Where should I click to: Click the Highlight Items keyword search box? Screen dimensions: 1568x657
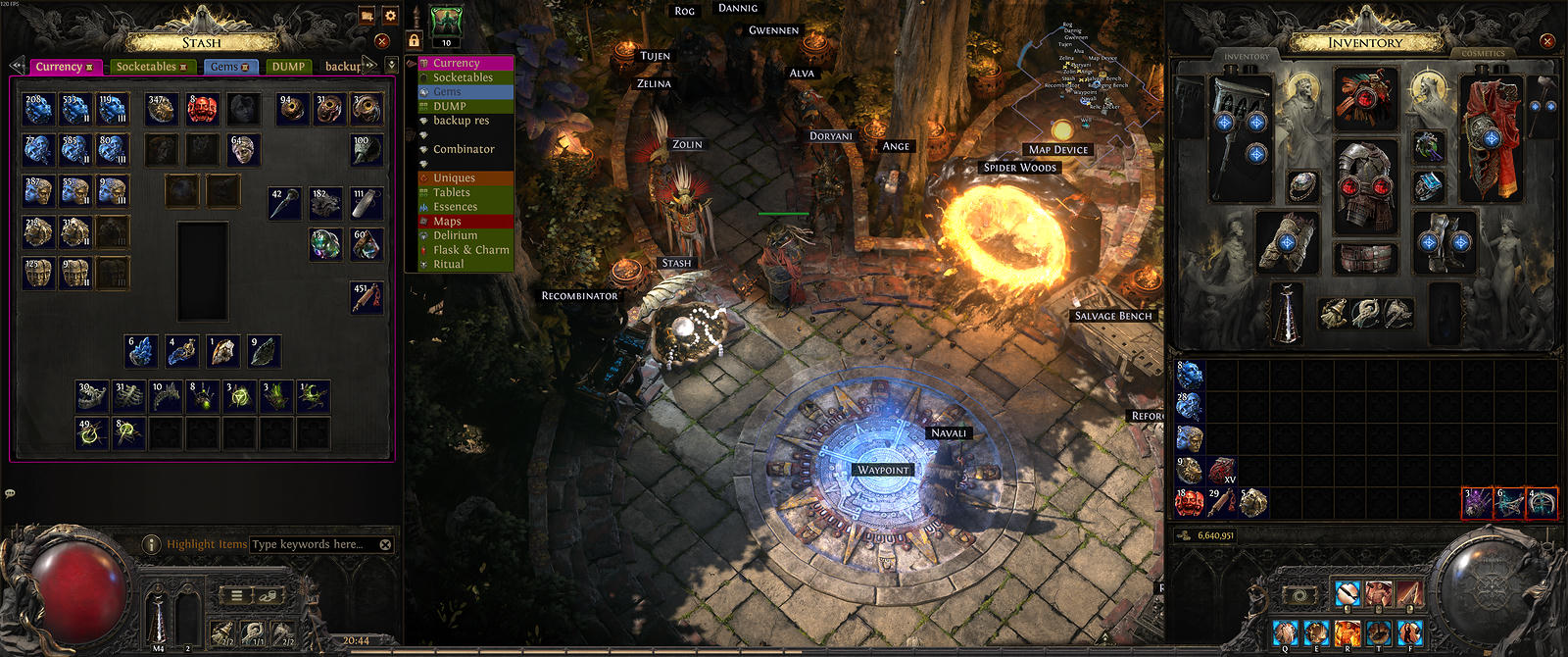pyautogui.click(x=312, y=544)
